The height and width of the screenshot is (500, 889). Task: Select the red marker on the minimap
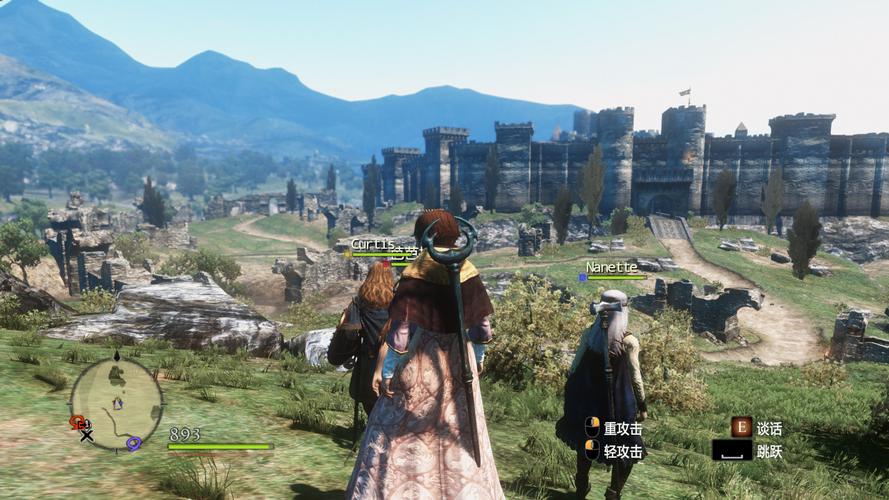pos(76,422)
